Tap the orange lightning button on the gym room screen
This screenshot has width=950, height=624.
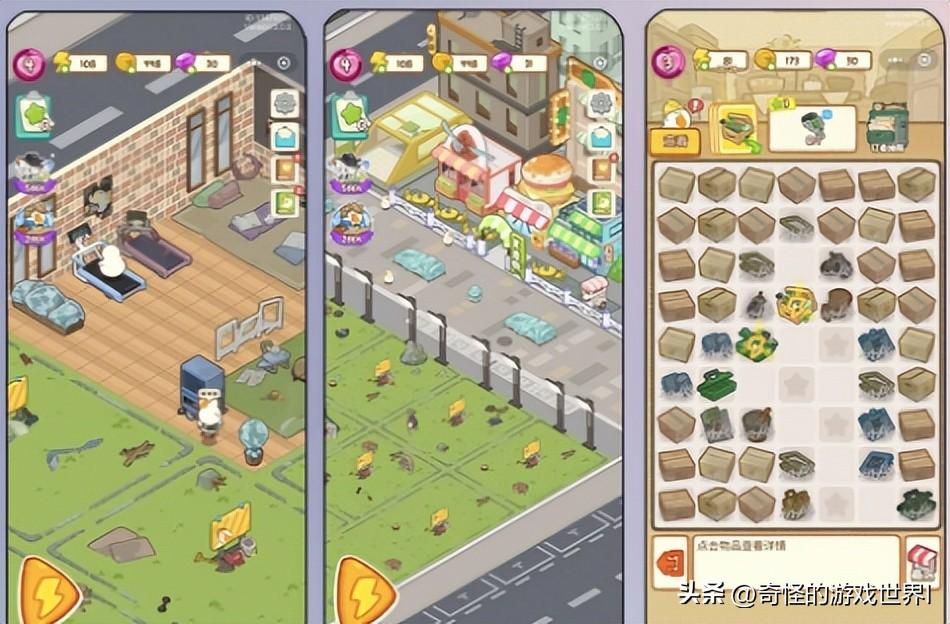pos(50,591)
